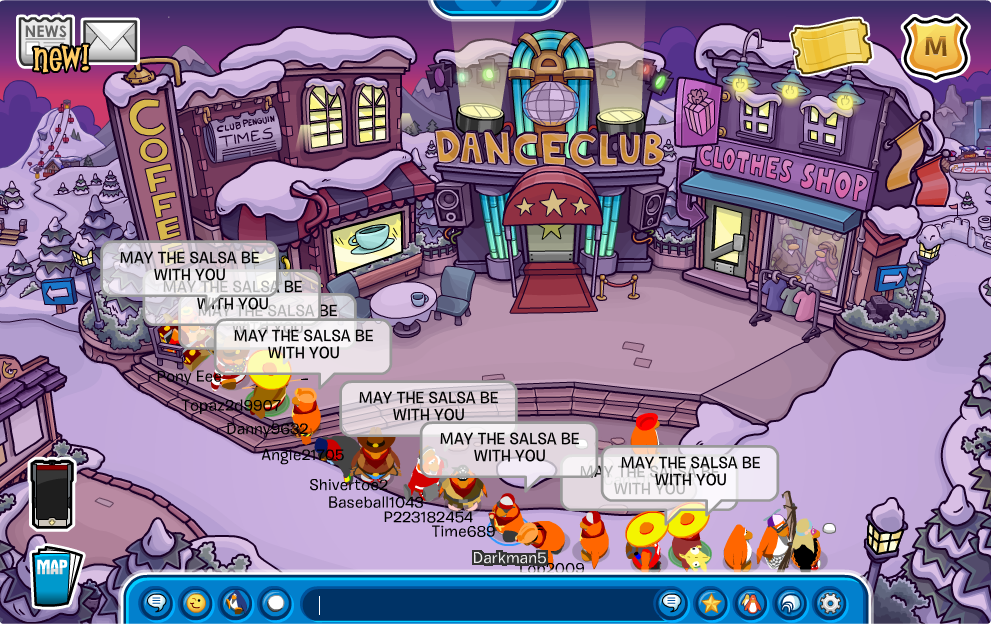Open the buddy list penguins icon
Image resolution: width=991 pixels, height=624 pixels.
[750, 603]
